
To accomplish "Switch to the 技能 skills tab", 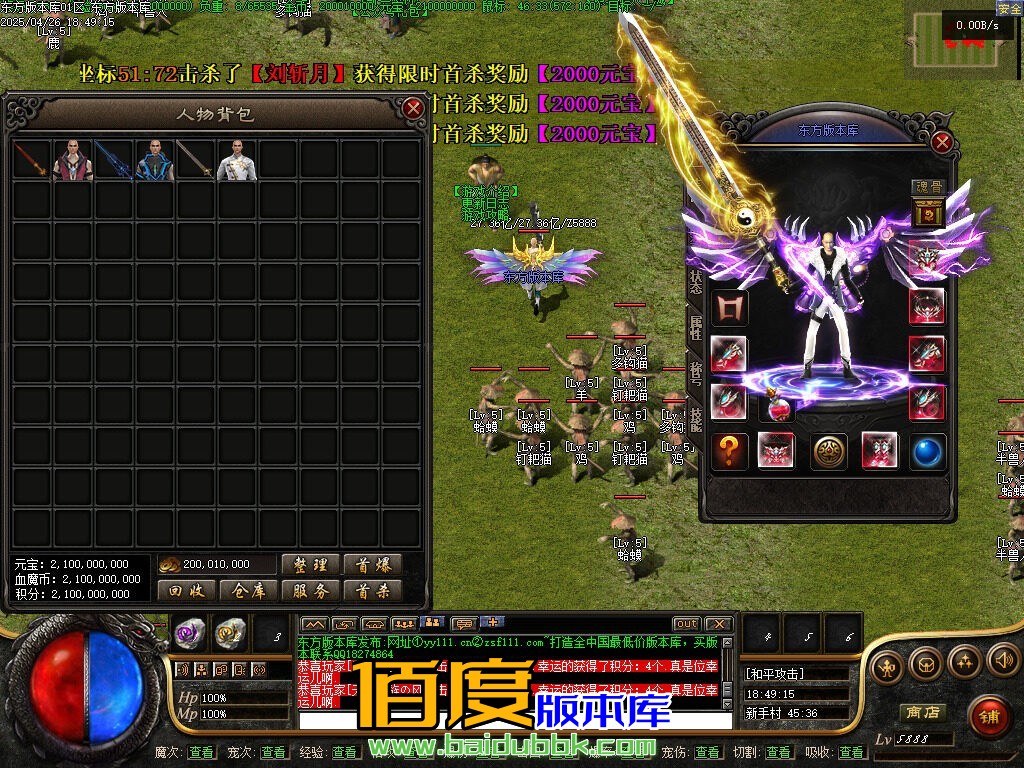I will 696,412.
